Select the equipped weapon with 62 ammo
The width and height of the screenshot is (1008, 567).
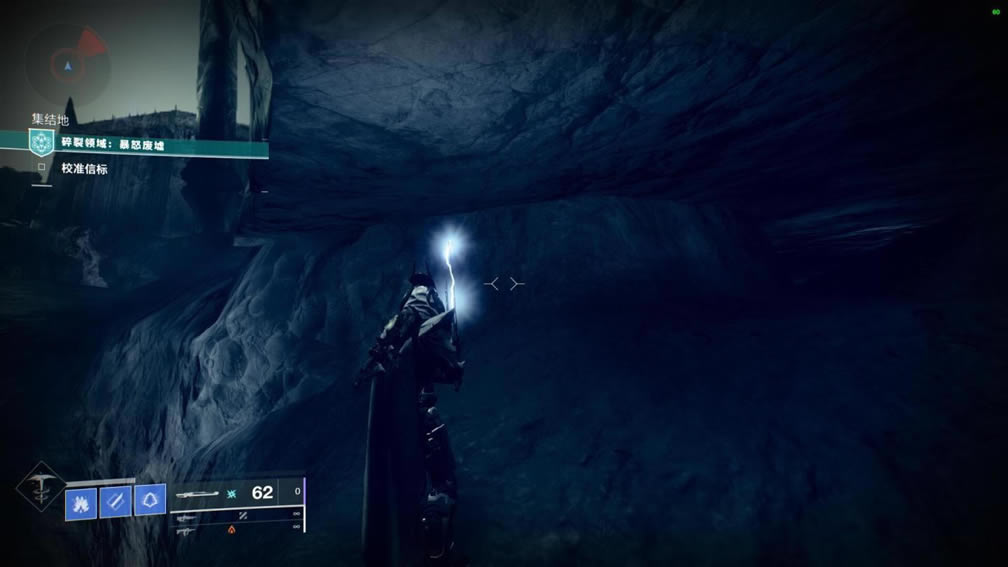tap(236, 493)
